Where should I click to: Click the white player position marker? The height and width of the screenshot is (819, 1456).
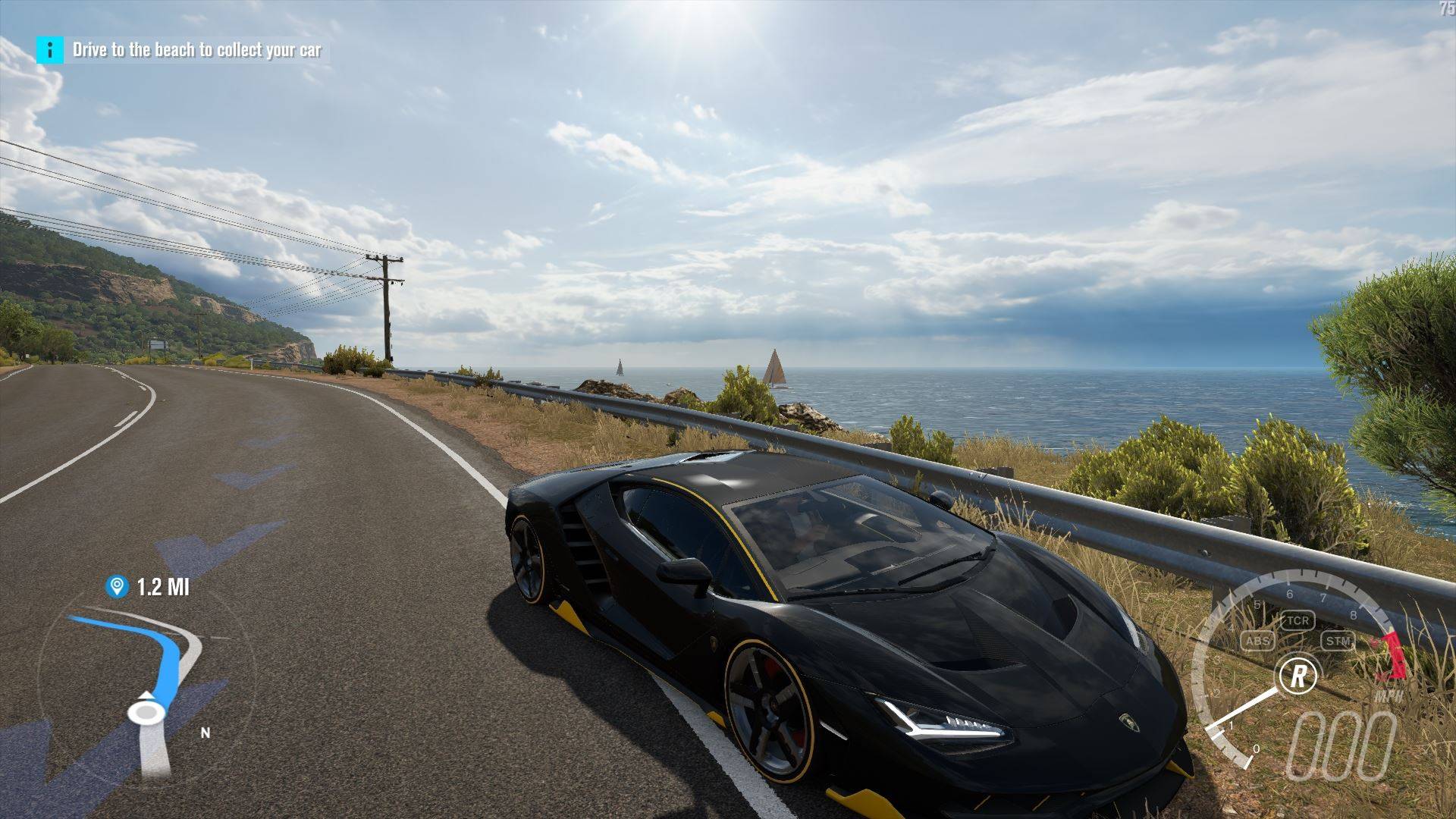coord(146,711)
